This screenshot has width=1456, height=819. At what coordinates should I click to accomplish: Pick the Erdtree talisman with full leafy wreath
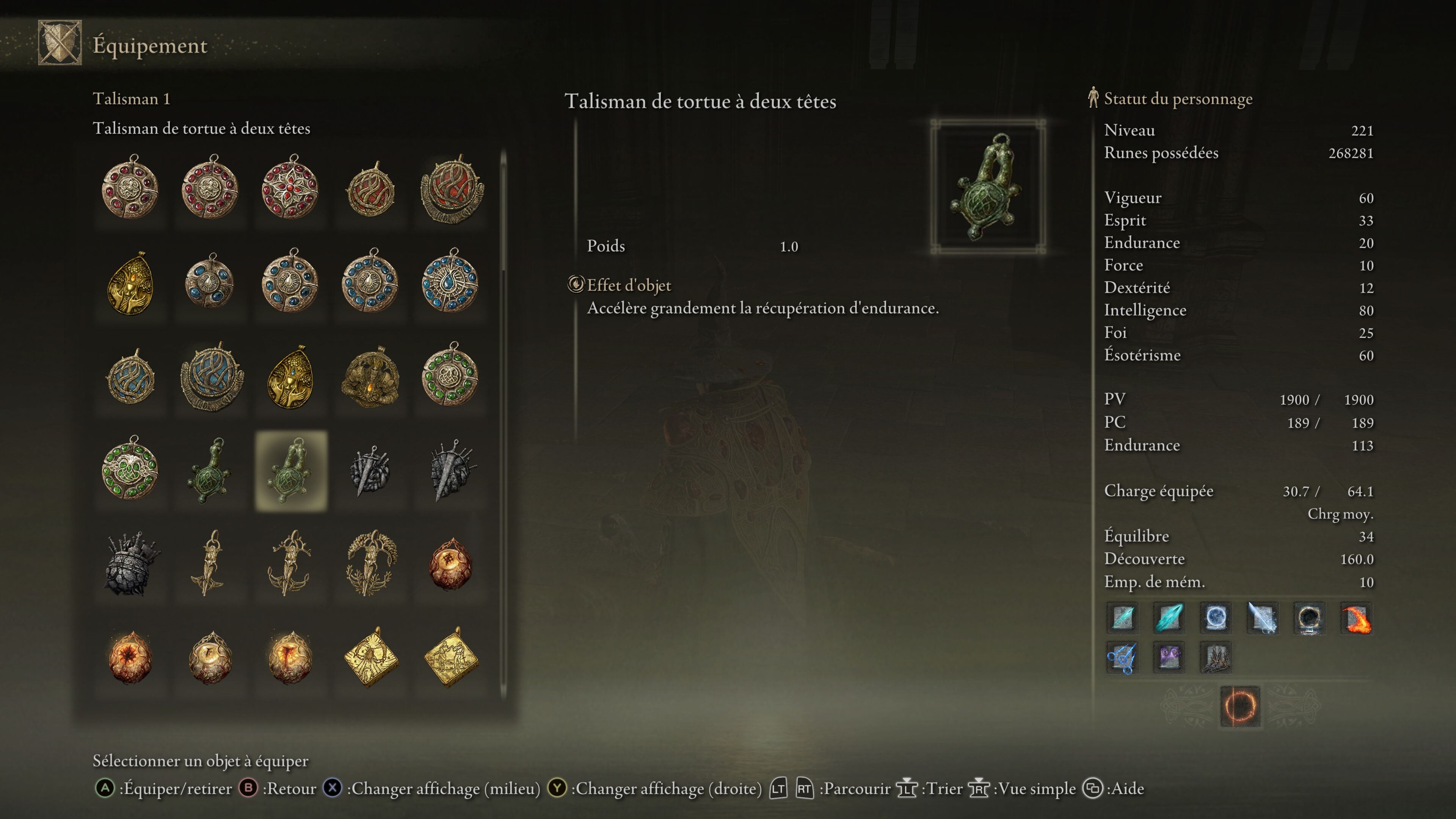370,563
